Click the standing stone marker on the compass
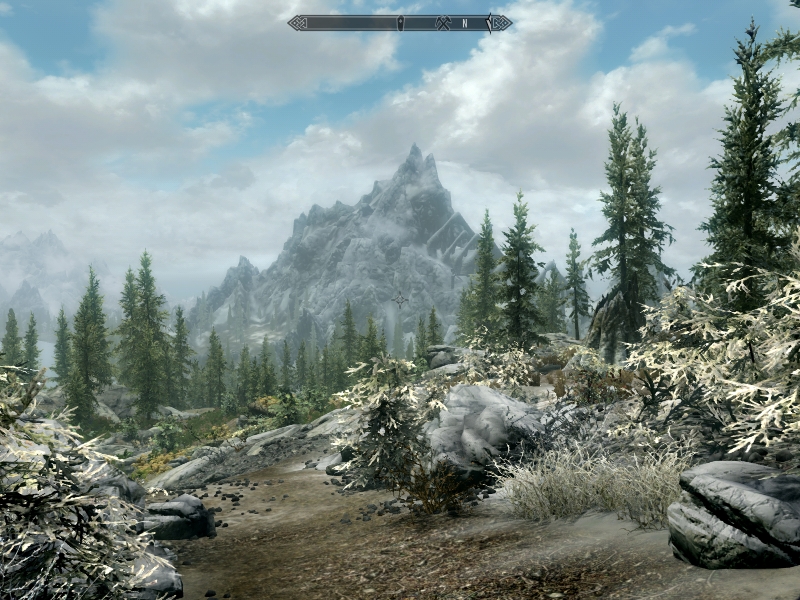This screenshot has width=800, height=600. [x=400, y=22]
